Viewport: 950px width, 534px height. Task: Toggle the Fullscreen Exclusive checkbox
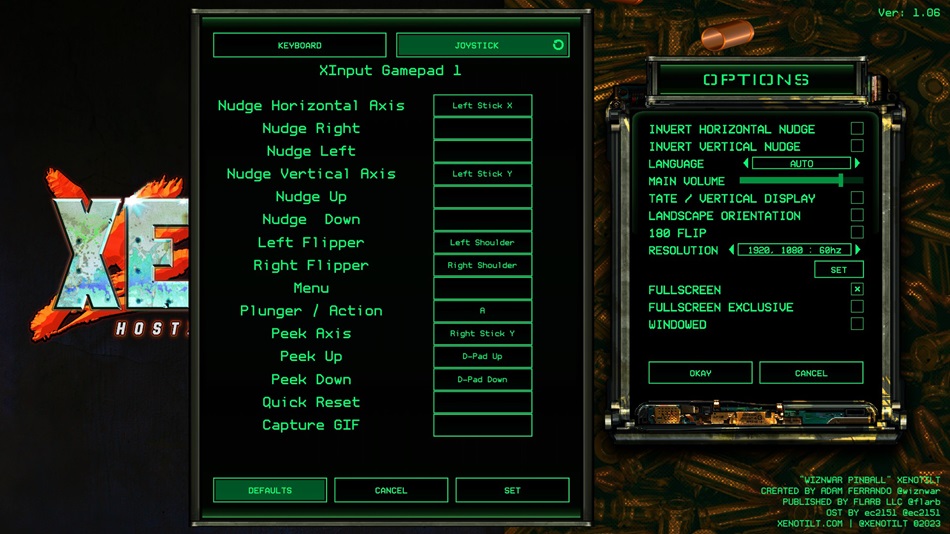coord(857,307)
